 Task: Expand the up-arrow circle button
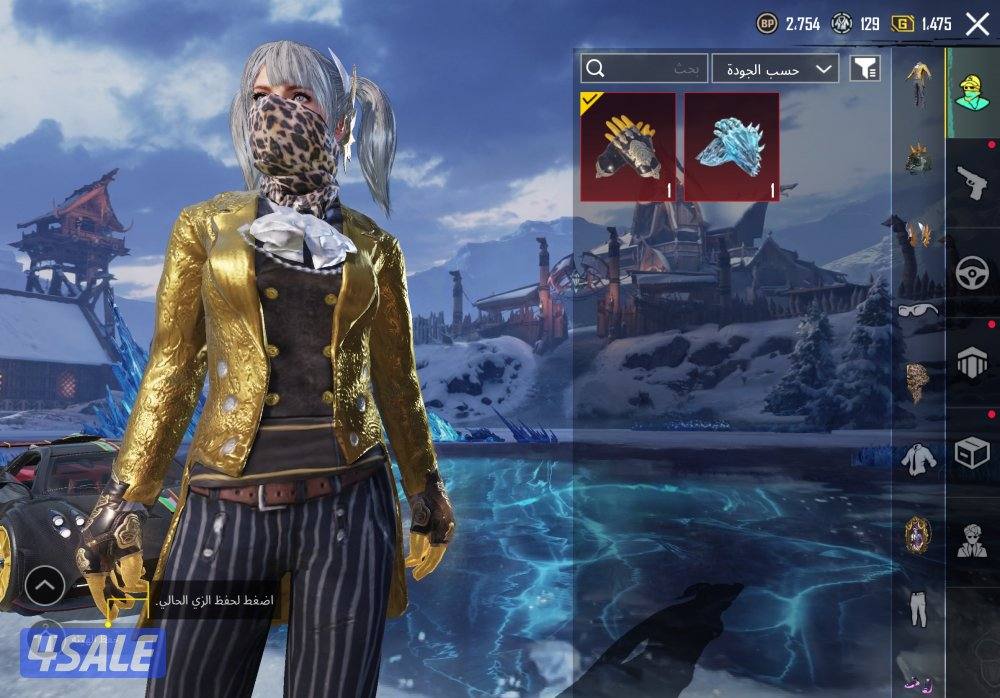point(45,586)
